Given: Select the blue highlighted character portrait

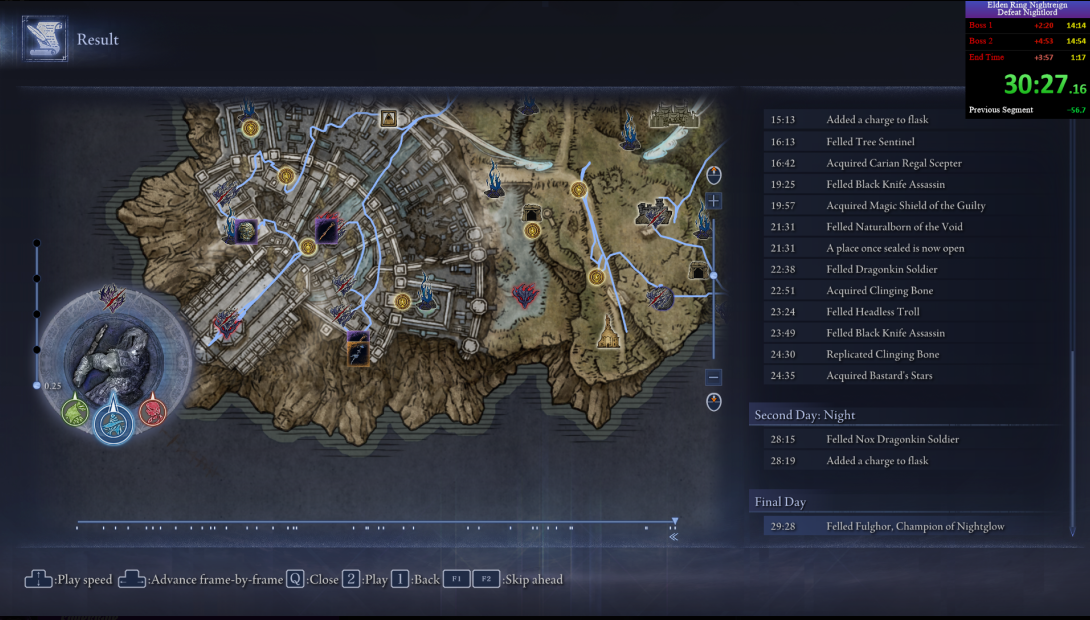Looking at the screenshot, I should (x=113, y=423).
